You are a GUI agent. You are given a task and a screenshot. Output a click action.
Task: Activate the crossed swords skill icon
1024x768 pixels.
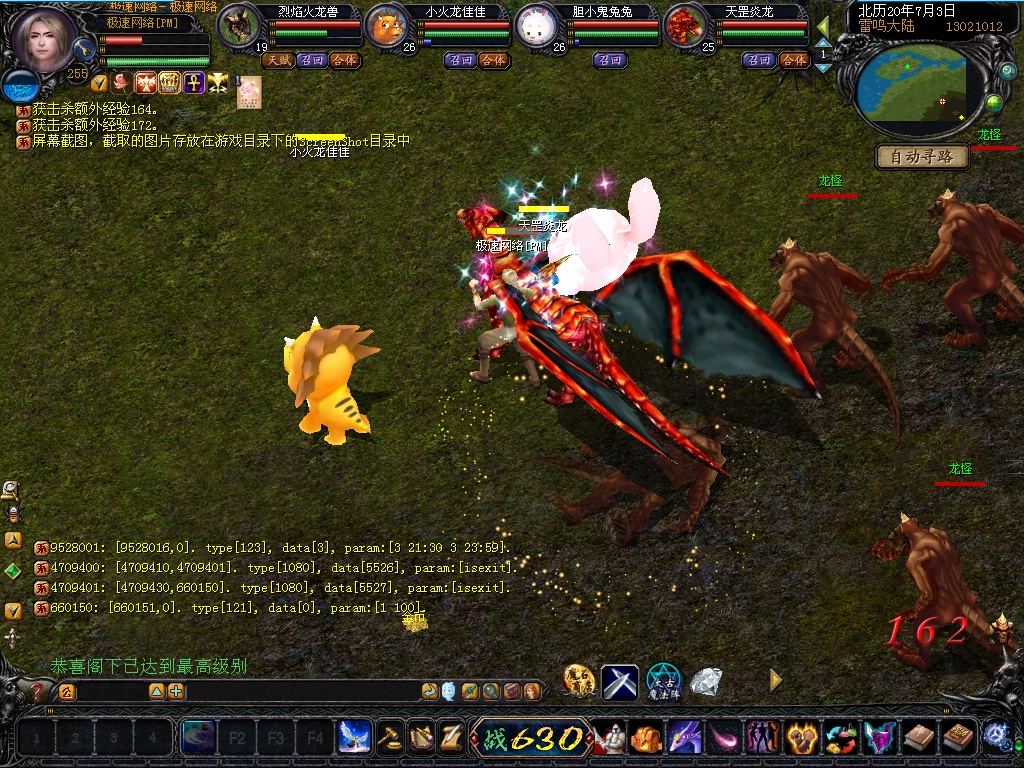tap(620, 682)
